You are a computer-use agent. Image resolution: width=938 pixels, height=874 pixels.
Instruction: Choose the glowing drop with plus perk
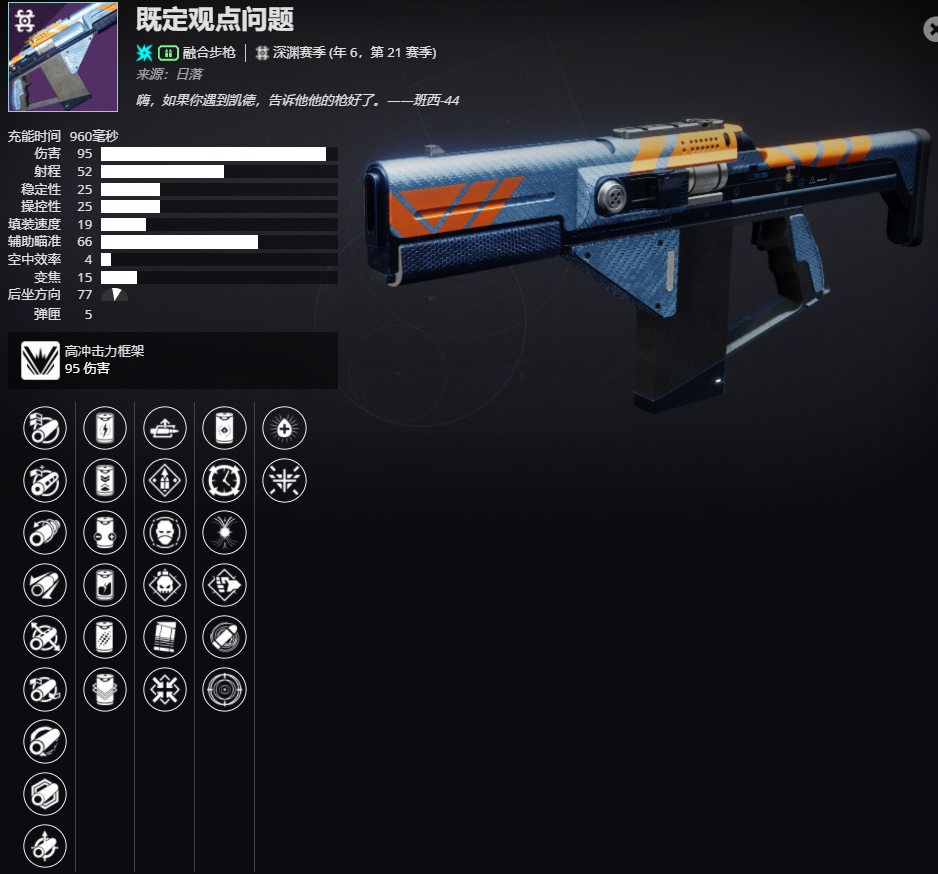(284, 428)
